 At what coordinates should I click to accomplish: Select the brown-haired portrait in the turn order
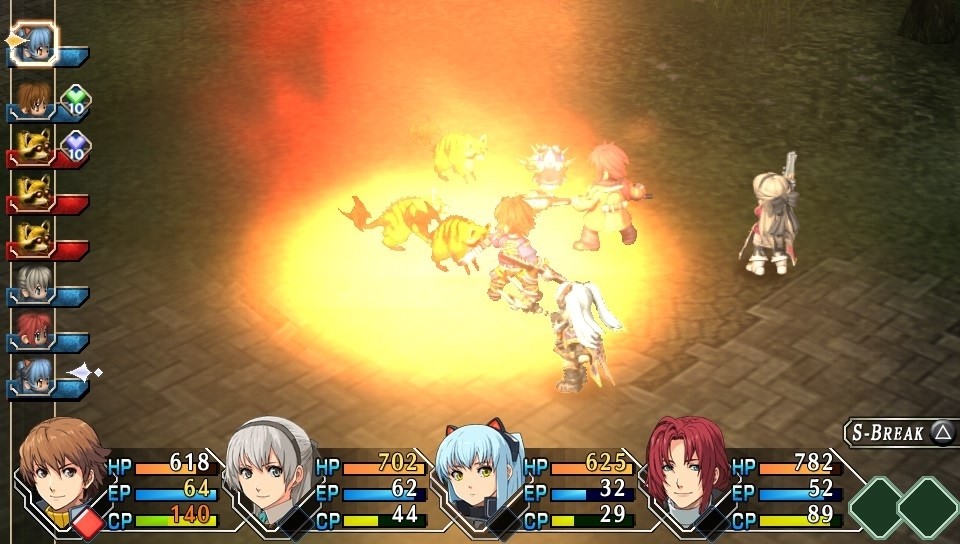click(35, 99)
